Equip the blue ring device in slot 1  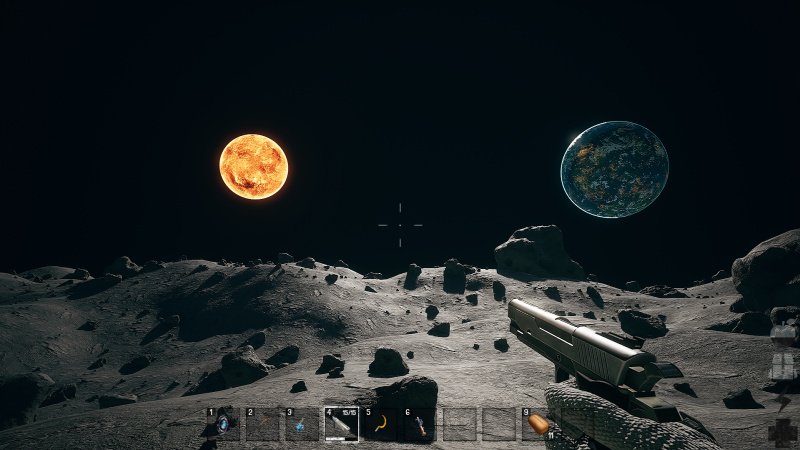click(x=223, y=425)
